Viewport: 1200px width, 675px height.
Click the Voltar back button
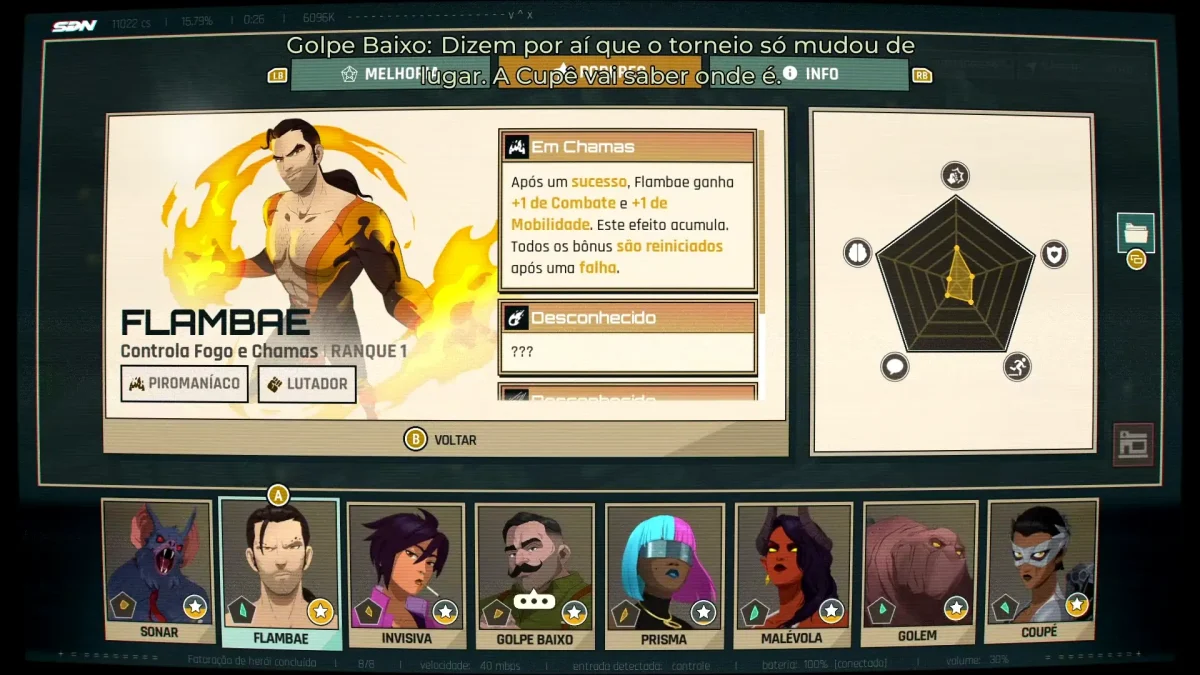pyautogui.click(x=441, y=439)
